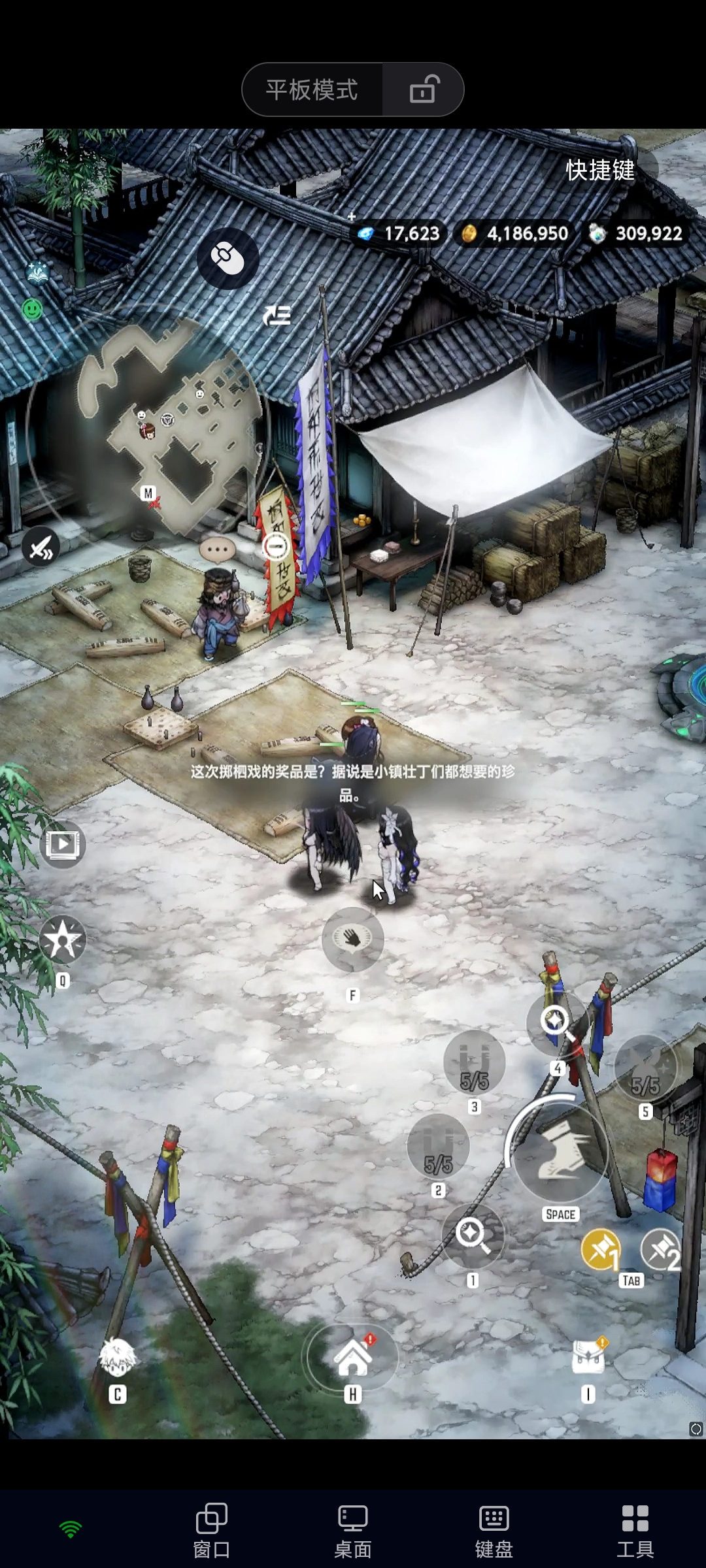Activate the magnifier search skill button

472,1233
